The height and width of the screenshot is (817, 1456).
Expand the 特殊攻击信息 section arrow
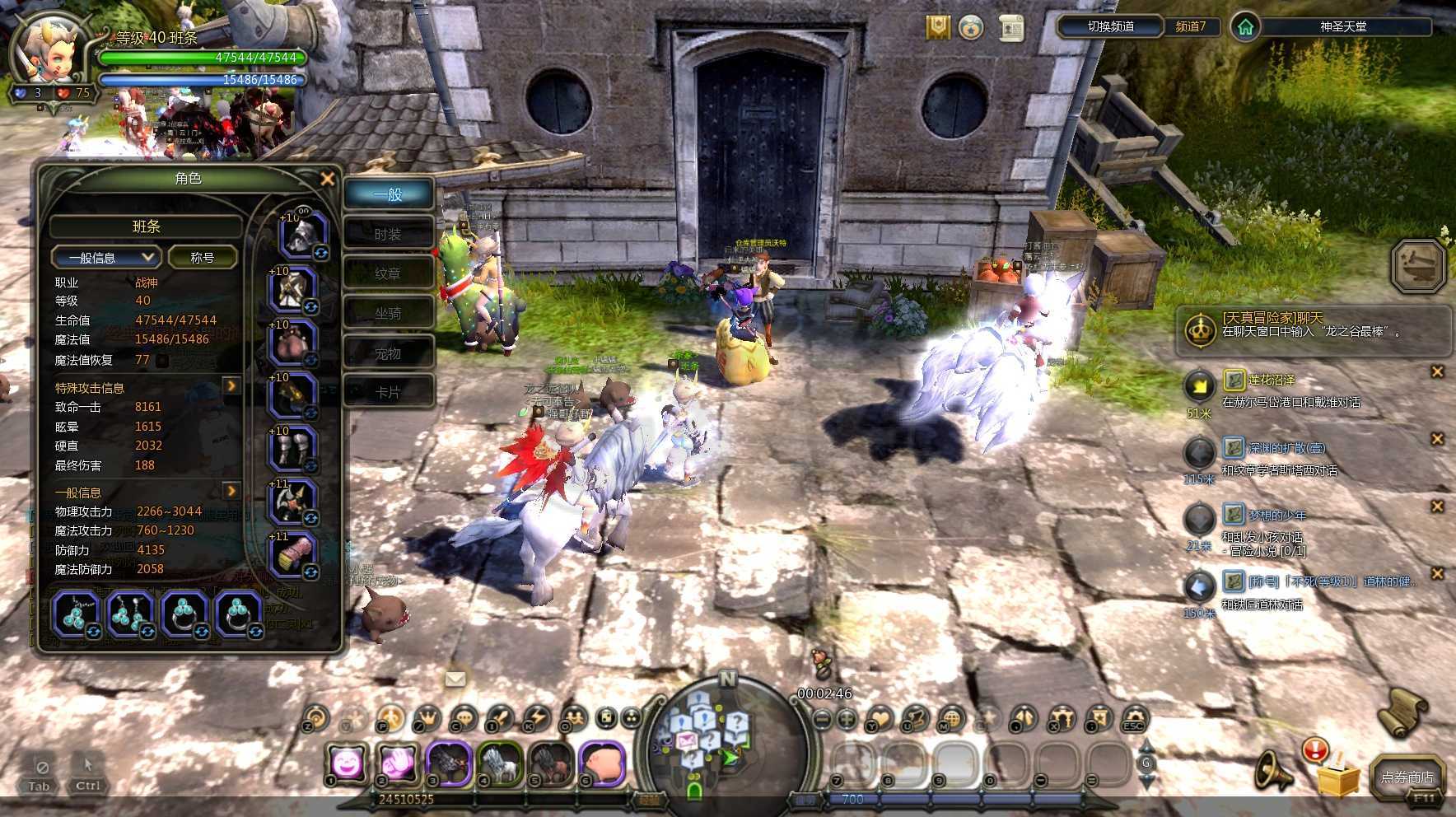click(x=231, y=386)
